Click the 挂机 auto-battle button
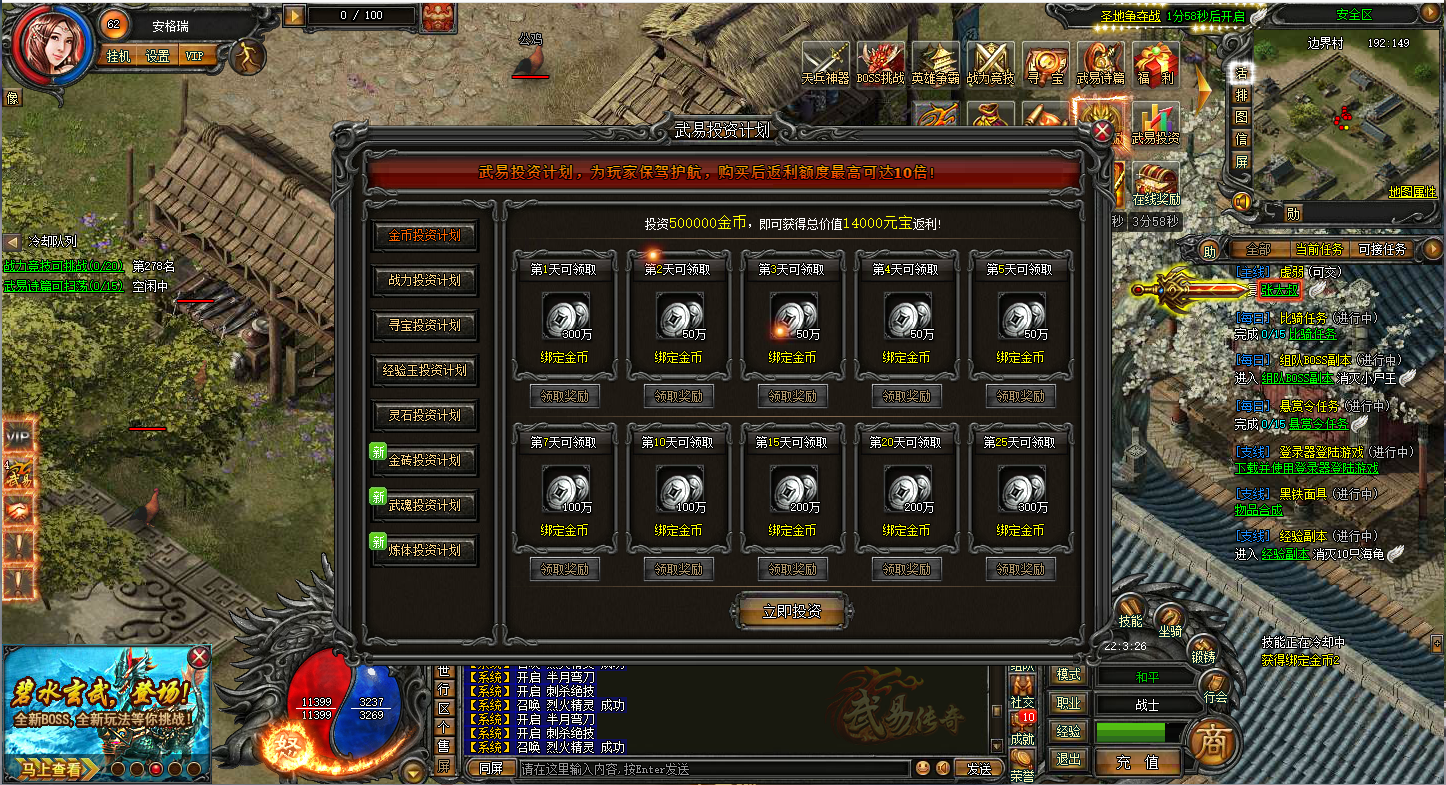The height and width of the screenshot is (785, 1446). (x=119, y=56)
